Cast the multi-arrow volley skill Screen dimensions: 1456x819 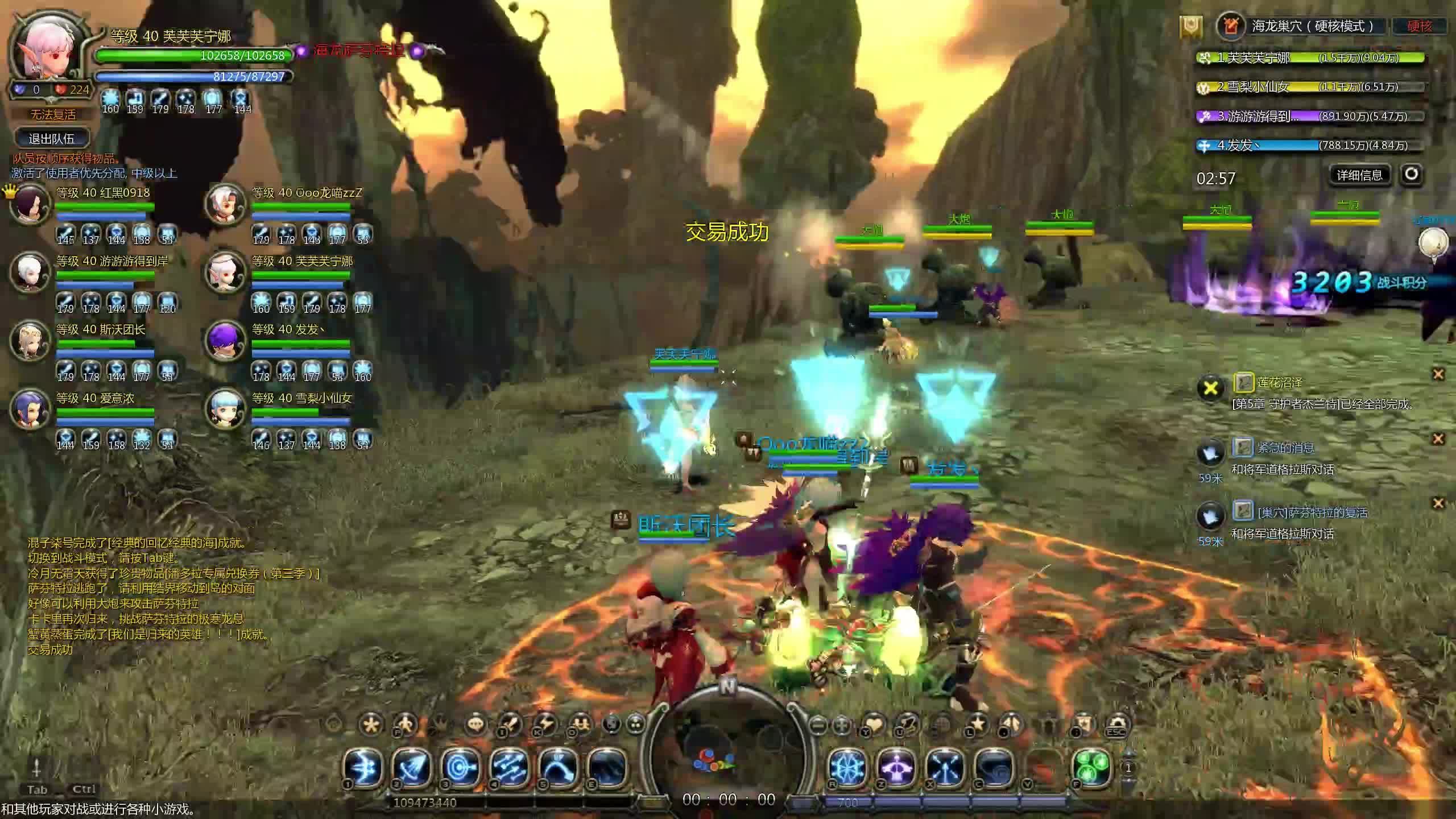click(x=508, y=767)
